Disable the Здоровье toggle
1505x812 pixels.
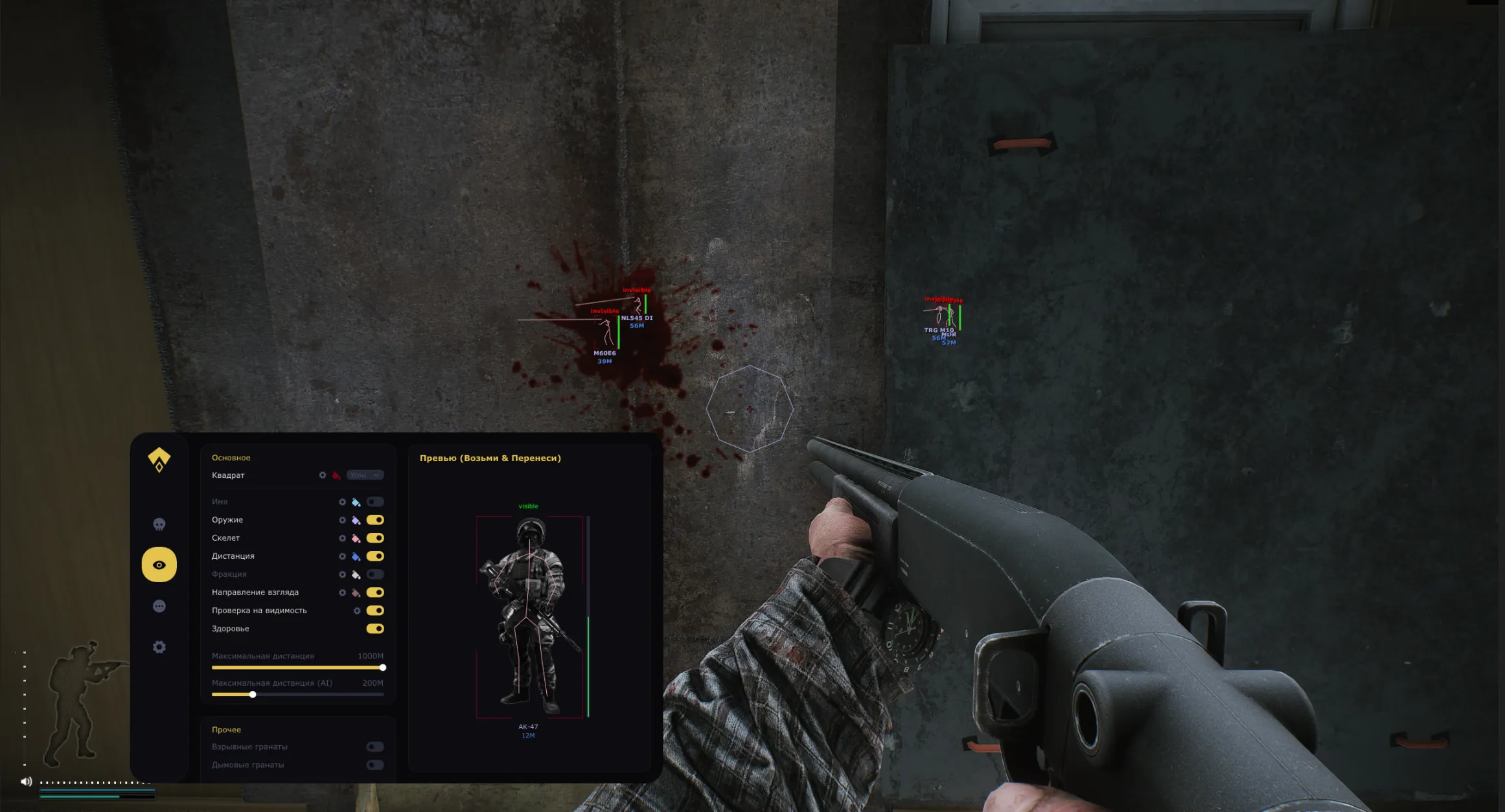click(x=374, y=628)
